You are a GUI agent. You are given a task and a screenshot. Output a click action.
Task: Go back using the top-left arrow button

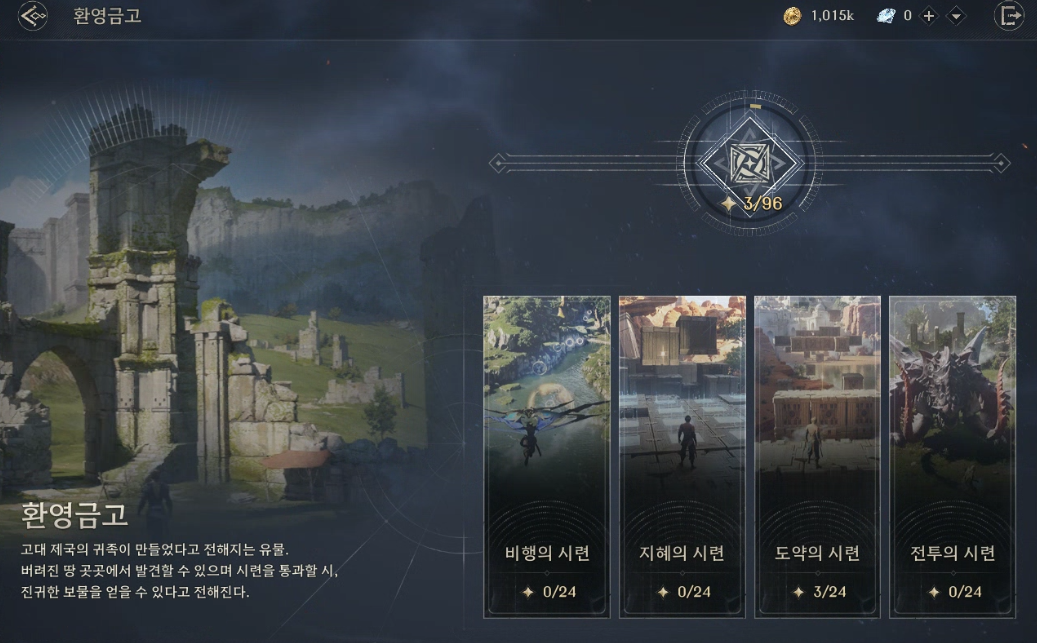coord(32,16)
